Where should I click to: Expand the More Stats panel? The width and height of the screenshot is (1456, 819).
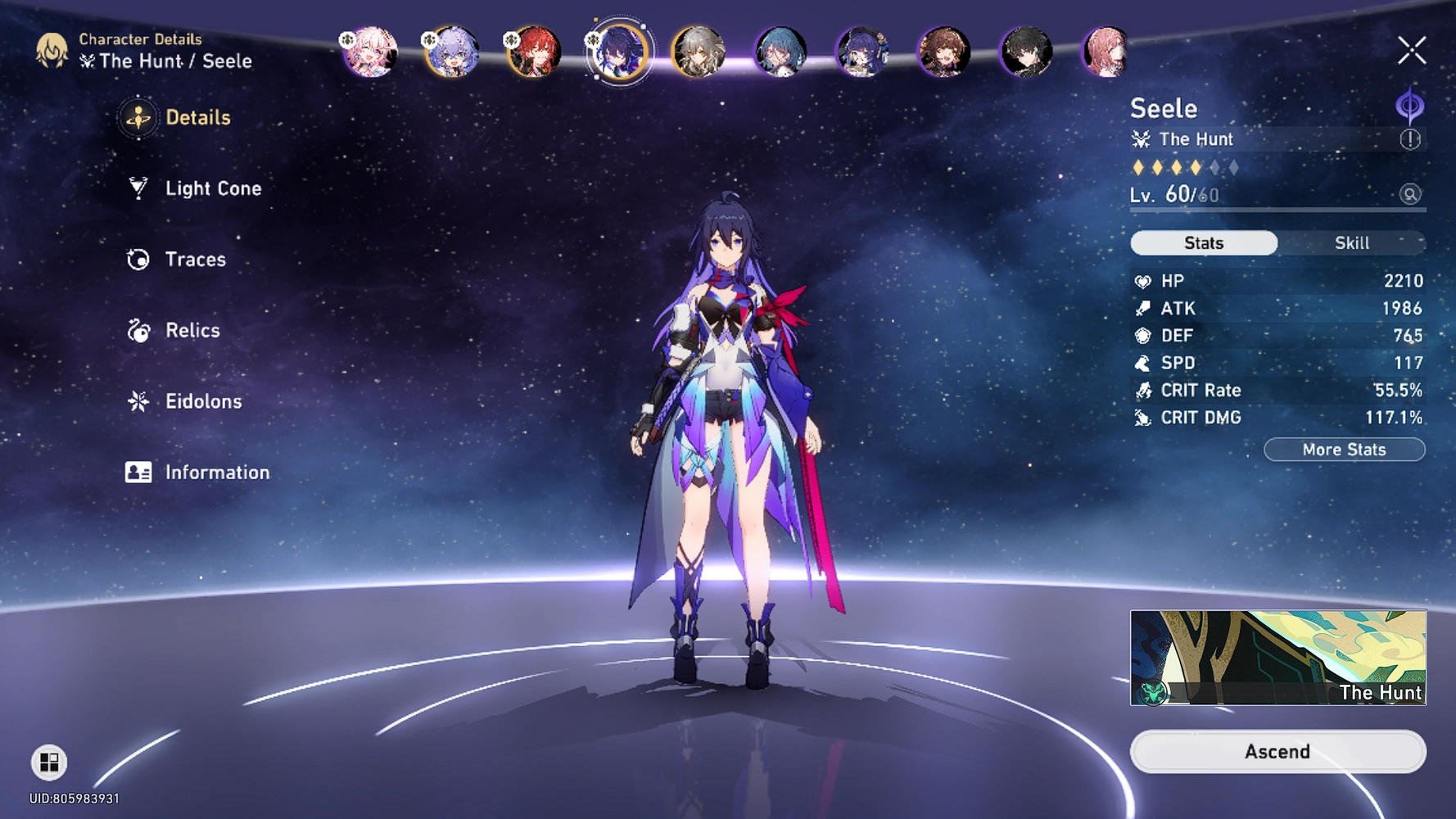[1344, 449]
